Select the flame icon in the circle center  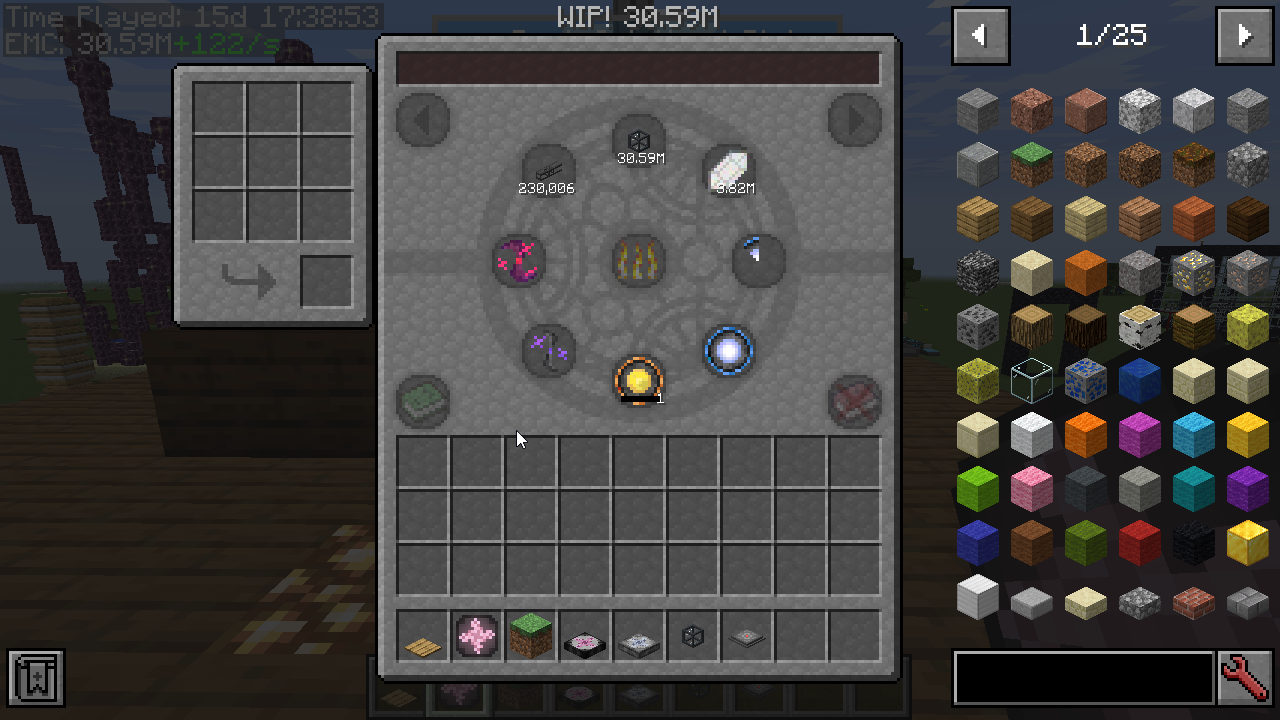click(x=639, y=261)
